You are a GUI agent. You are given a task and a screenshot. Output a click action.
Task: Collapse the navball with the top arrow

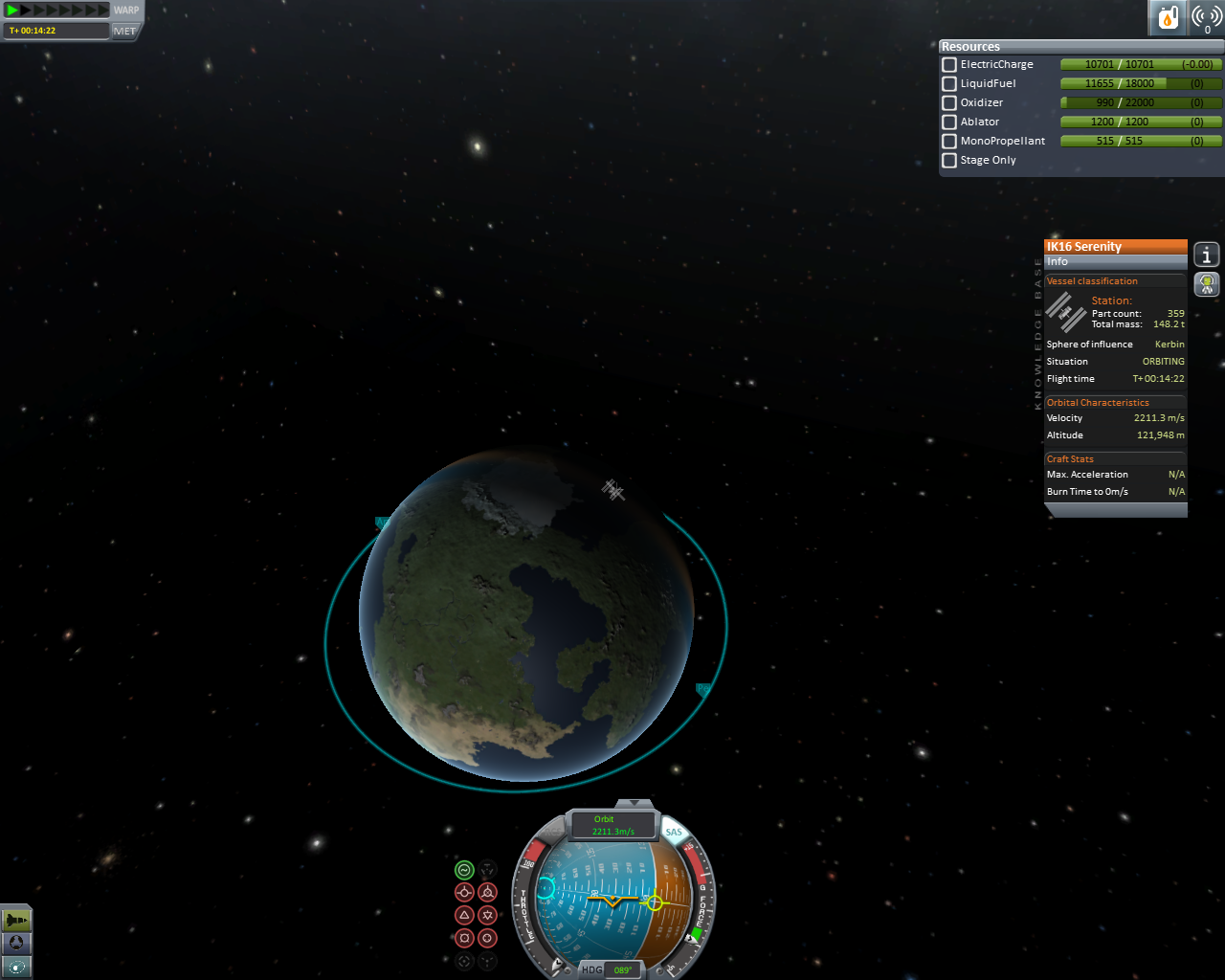pyautogui.click(x=634, y=803)
